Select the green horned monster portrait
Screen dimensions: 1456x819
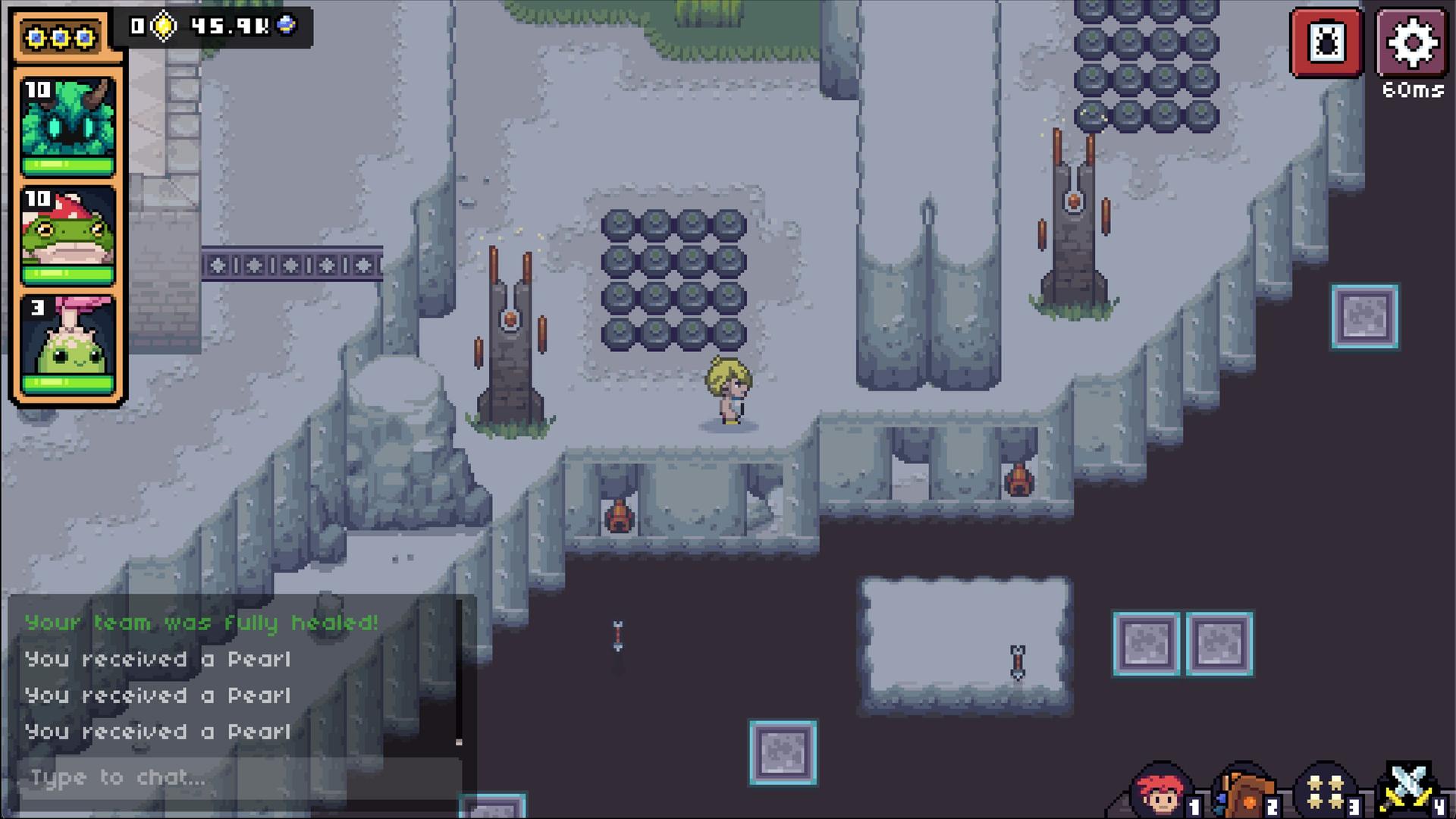[68, 125]
